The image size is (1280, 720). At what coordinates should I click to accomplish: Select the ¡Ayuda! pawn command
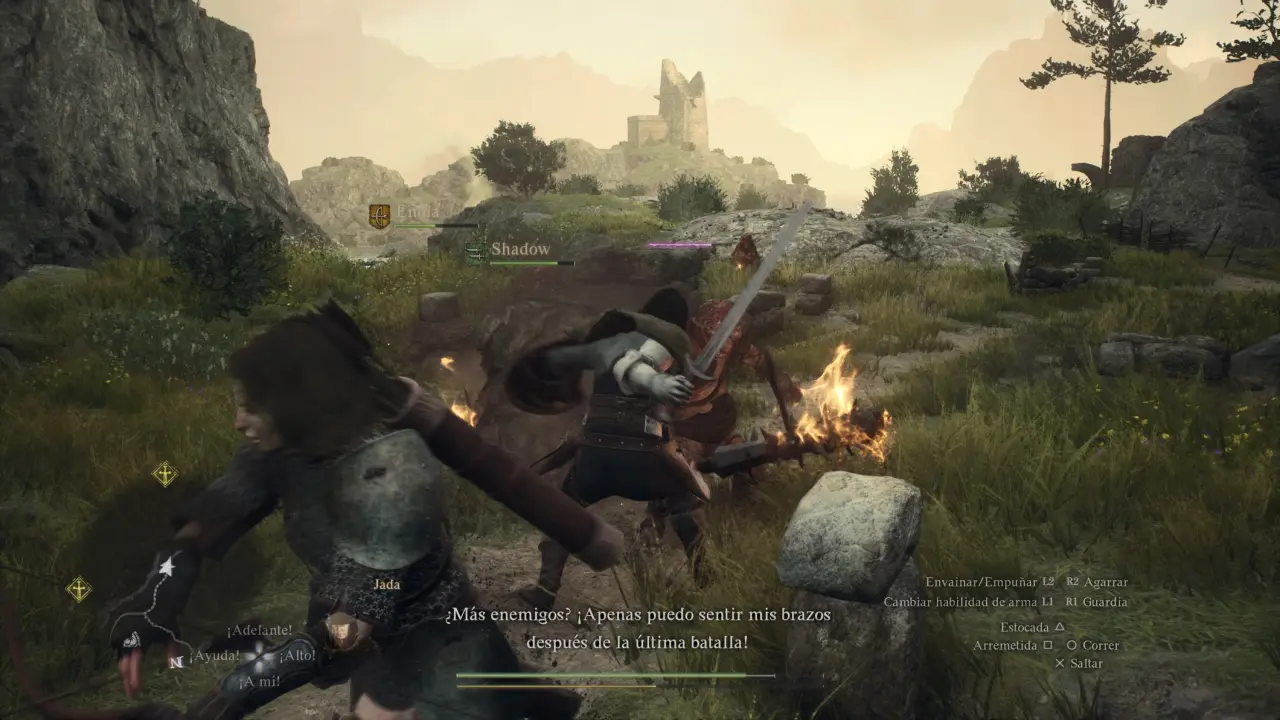(x=219, y=656)
